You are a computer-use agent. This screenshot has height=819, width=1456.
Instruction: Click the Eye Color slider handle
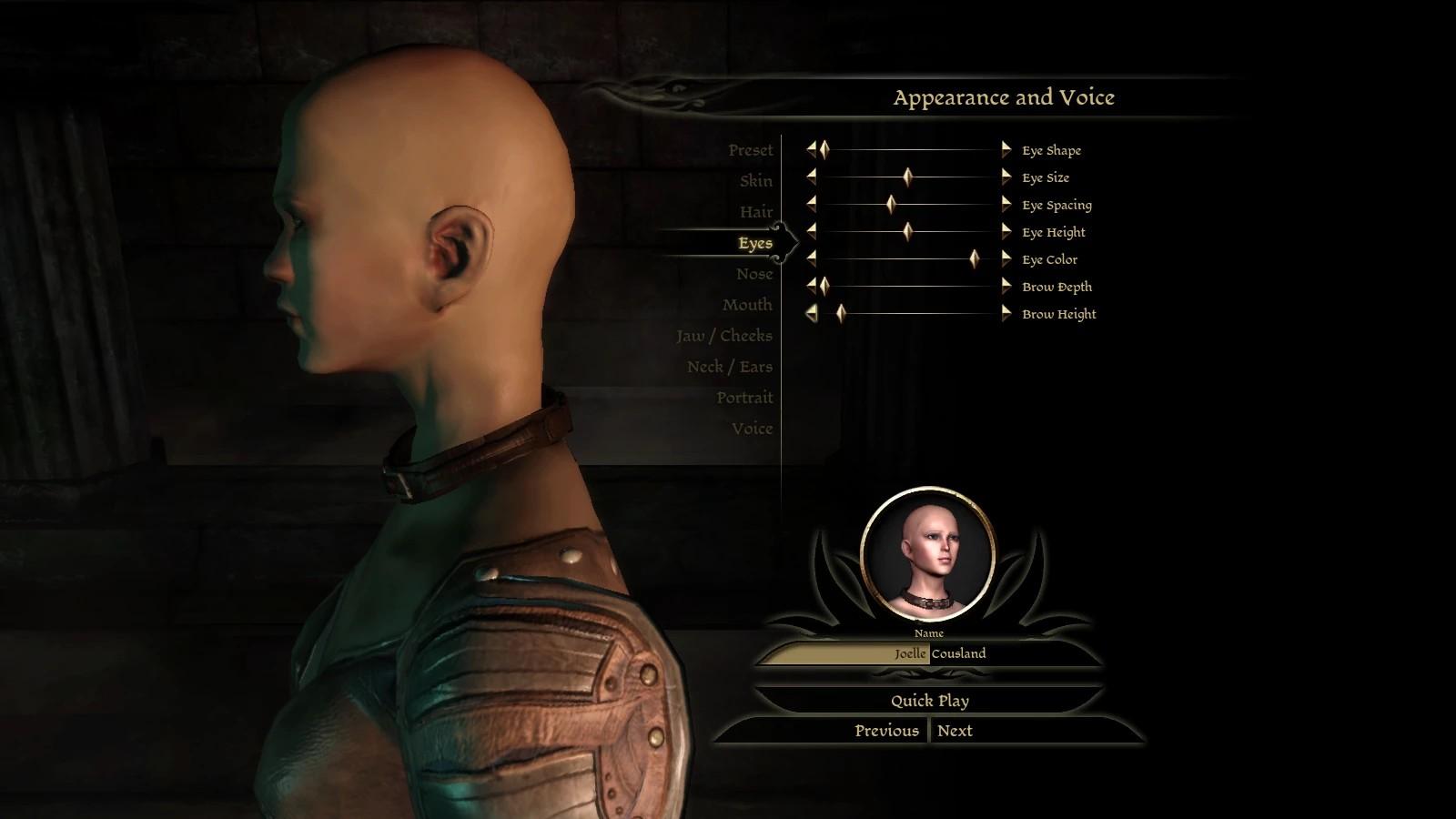tap(975, 259)
